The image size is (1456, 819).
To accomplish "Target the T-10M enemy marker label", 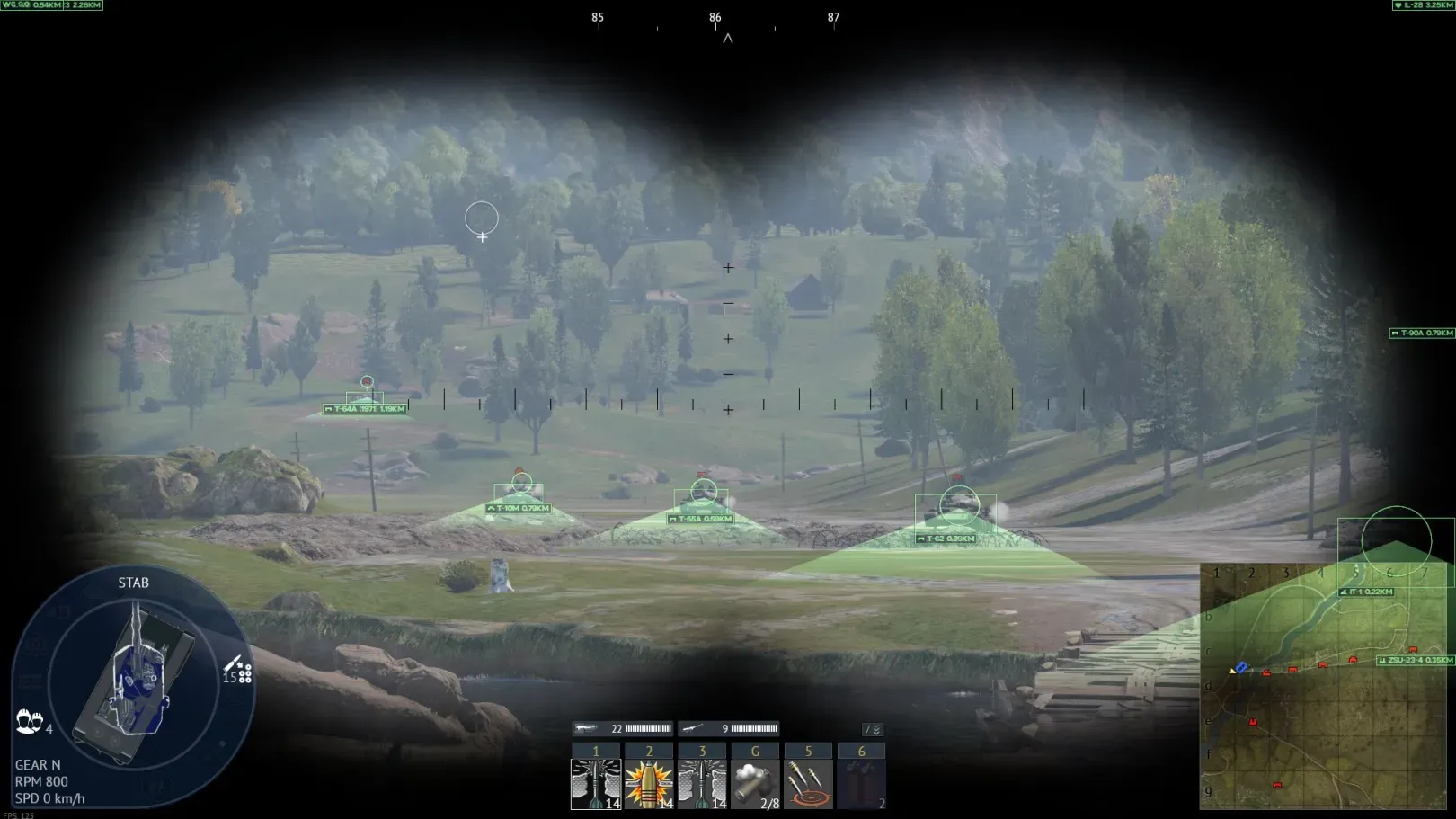I will (x=519, y=509).
